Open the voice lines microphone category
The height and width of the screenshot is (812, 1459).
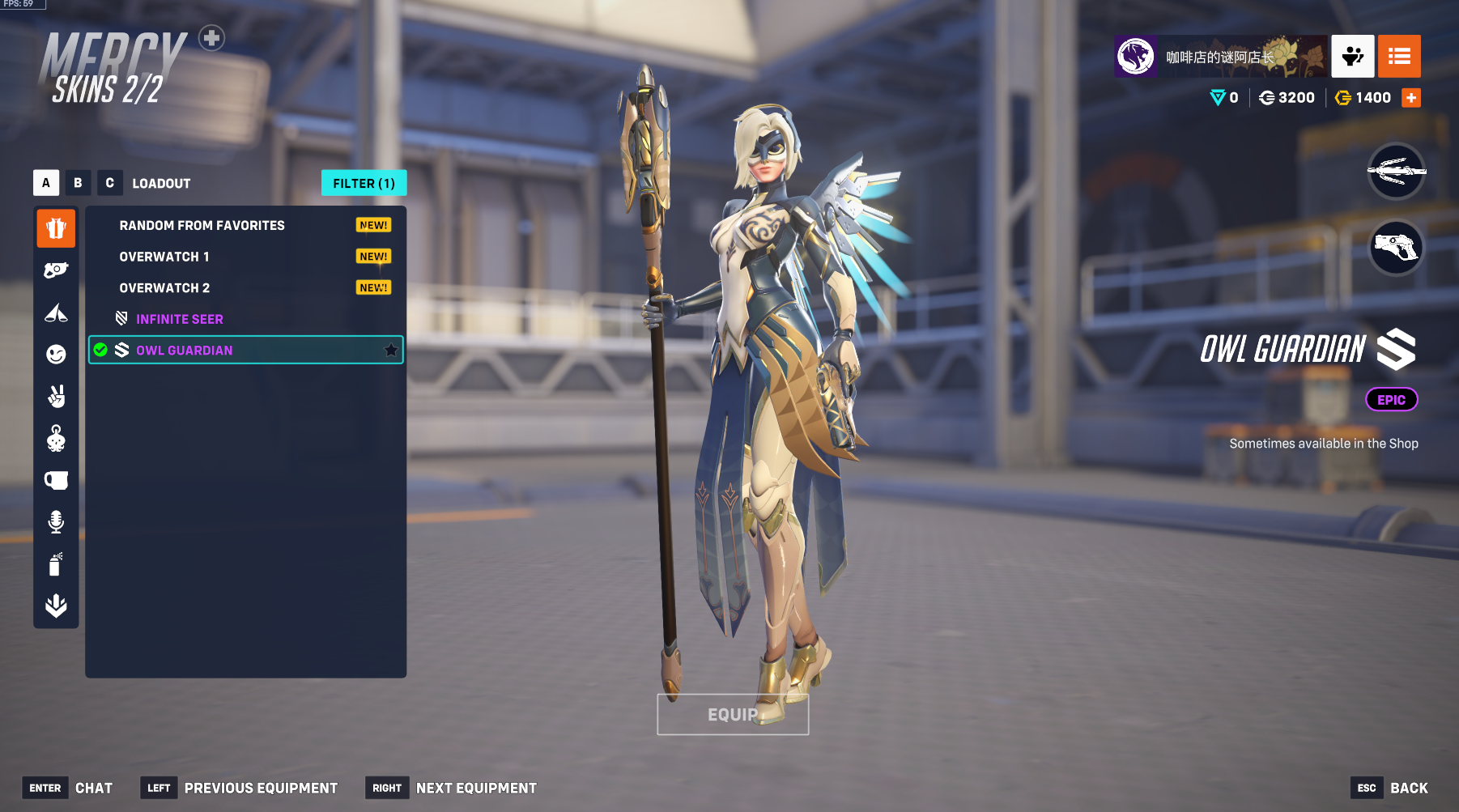click(x=56, y=522)
